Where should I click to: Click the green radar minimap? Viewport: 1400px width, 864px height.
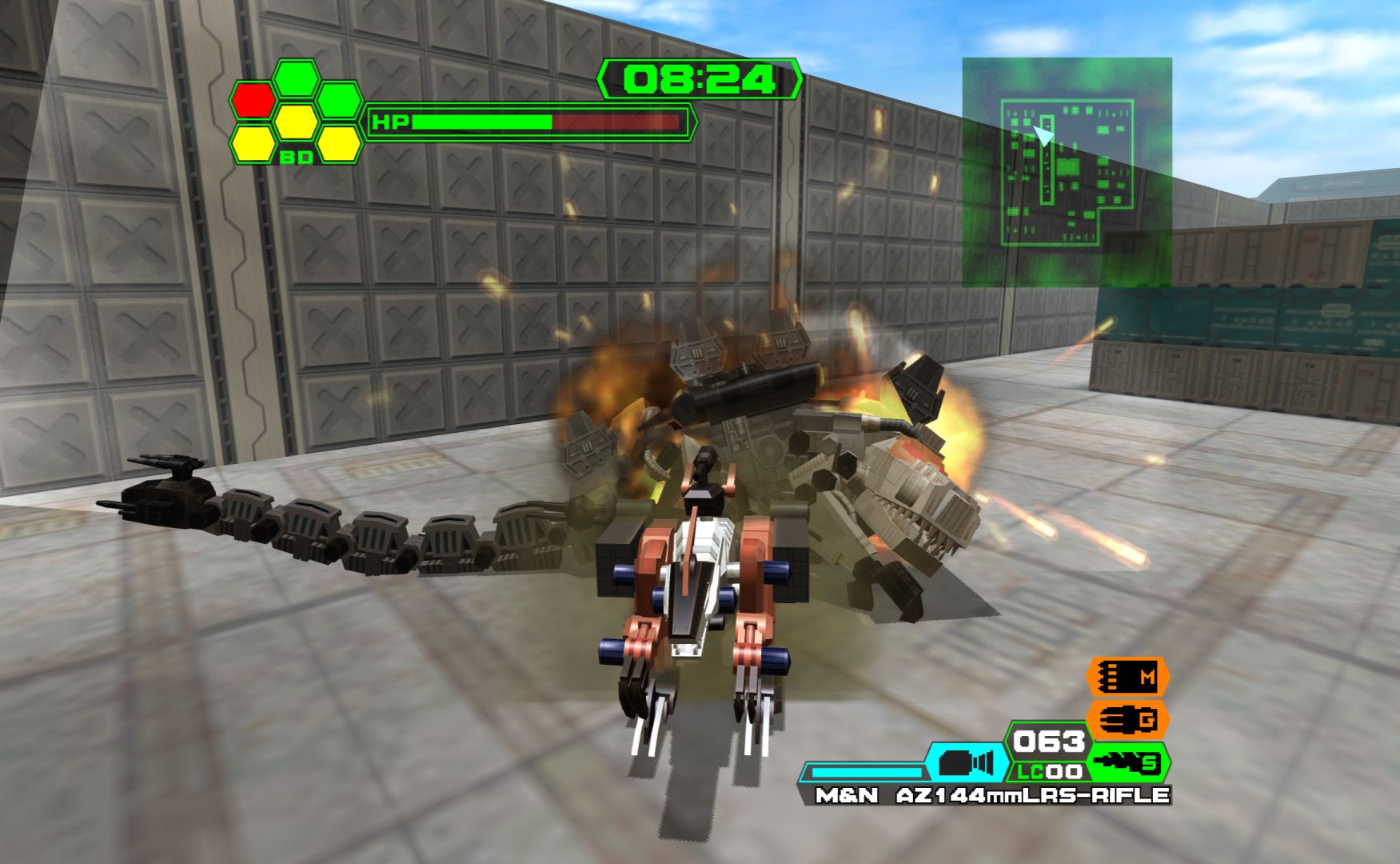click(x=1067, y=171)
